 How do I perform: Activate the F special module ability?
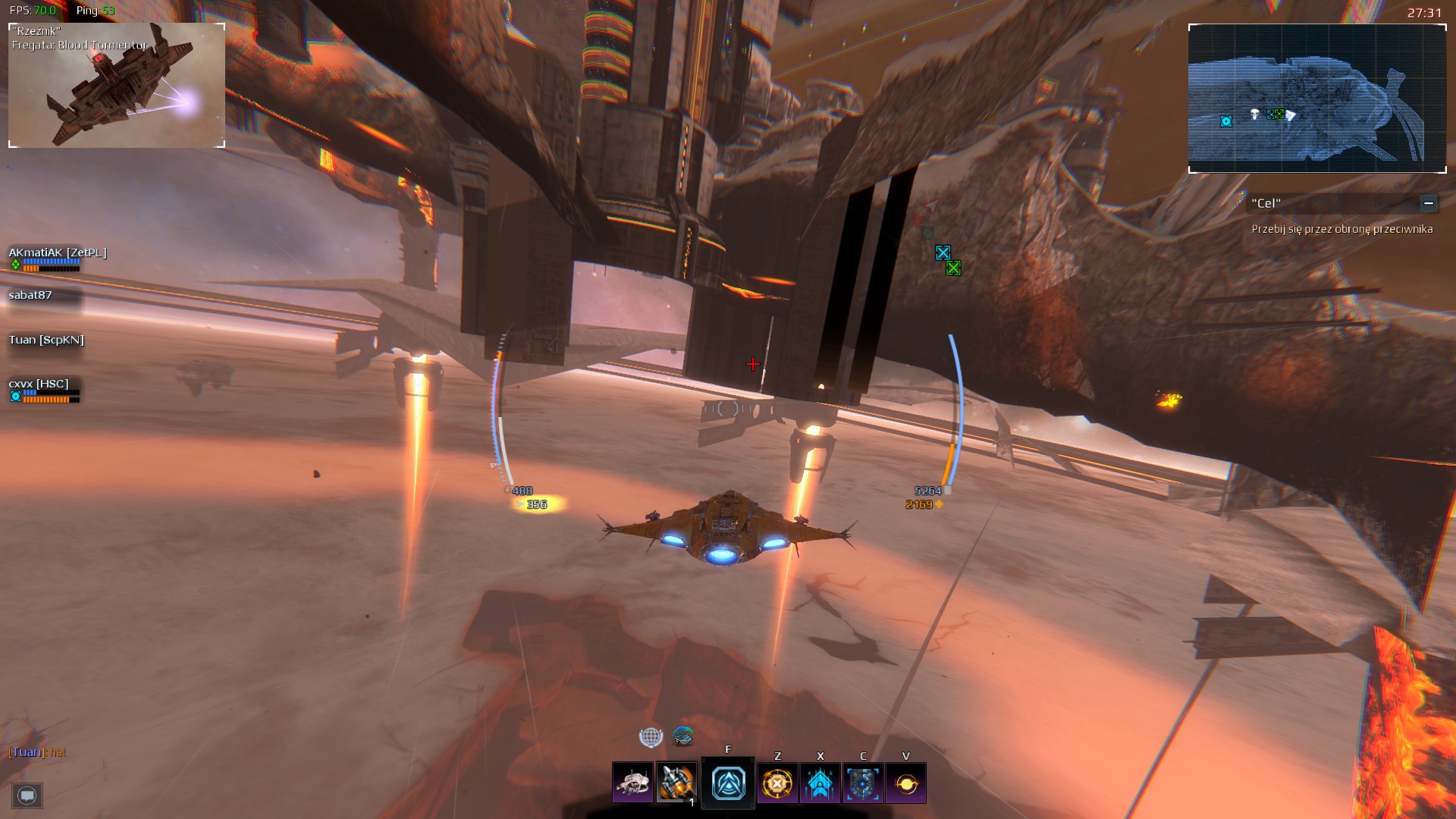point(728,783)
